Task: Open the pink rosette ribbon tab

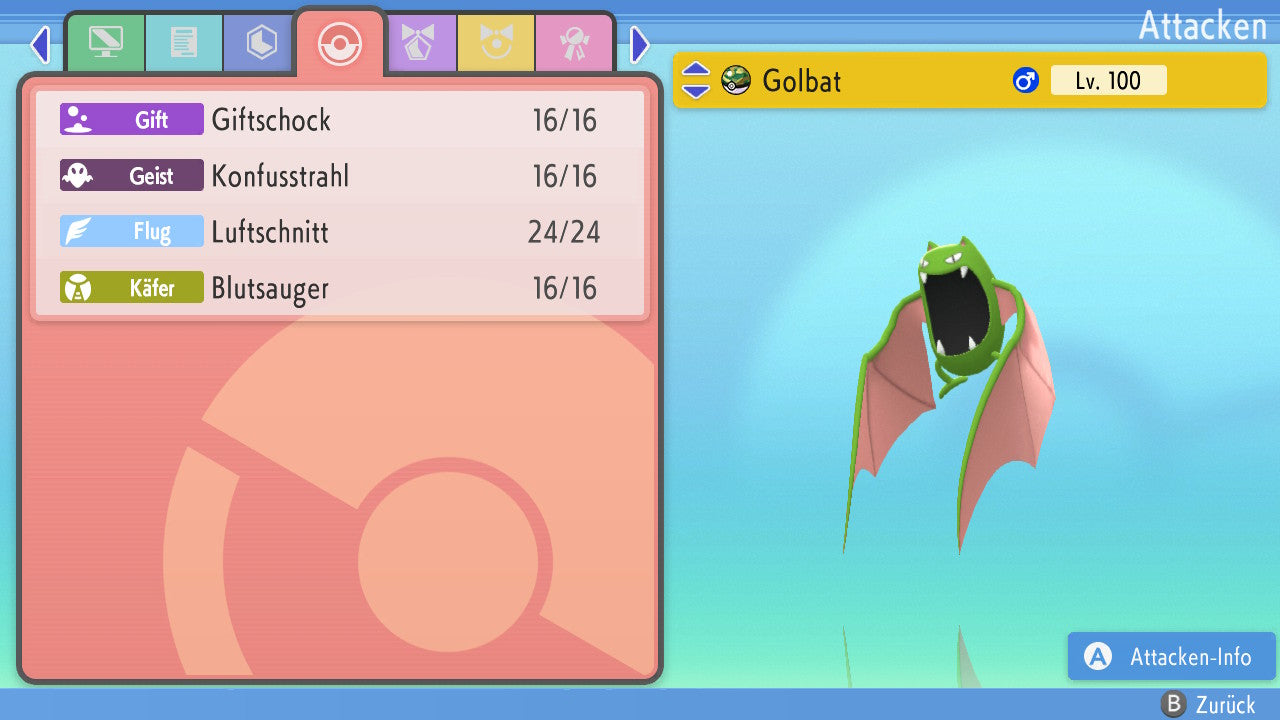Action: [574, 43]
